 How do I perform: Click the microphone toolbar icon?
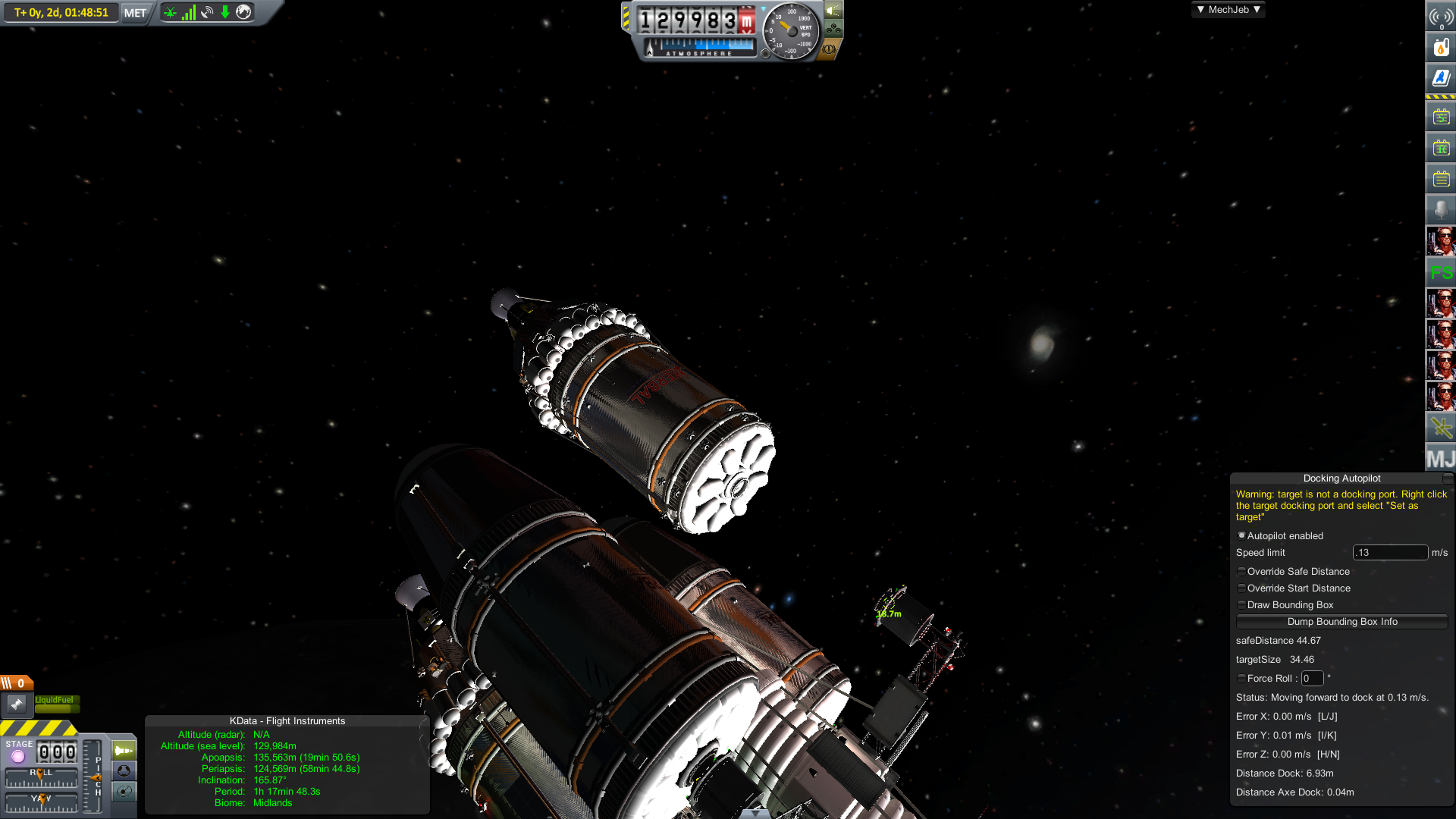tap(1440, 209)
